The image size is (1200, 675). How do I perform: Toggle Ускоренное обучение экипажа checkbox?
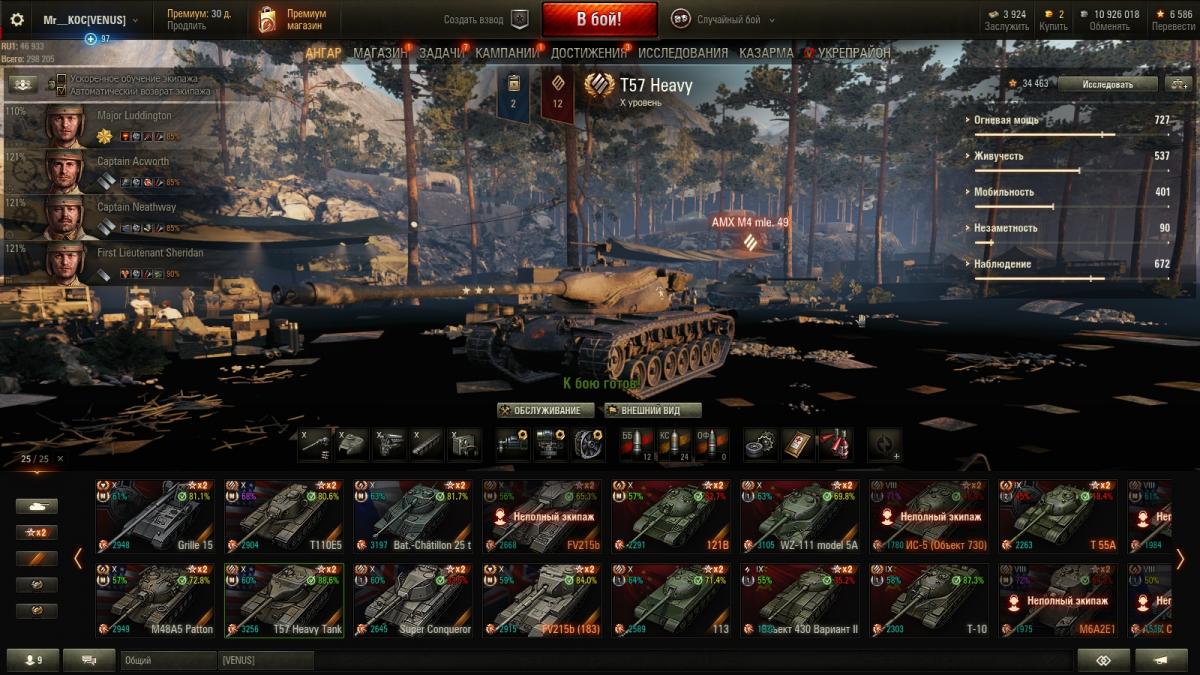(62, 79)
